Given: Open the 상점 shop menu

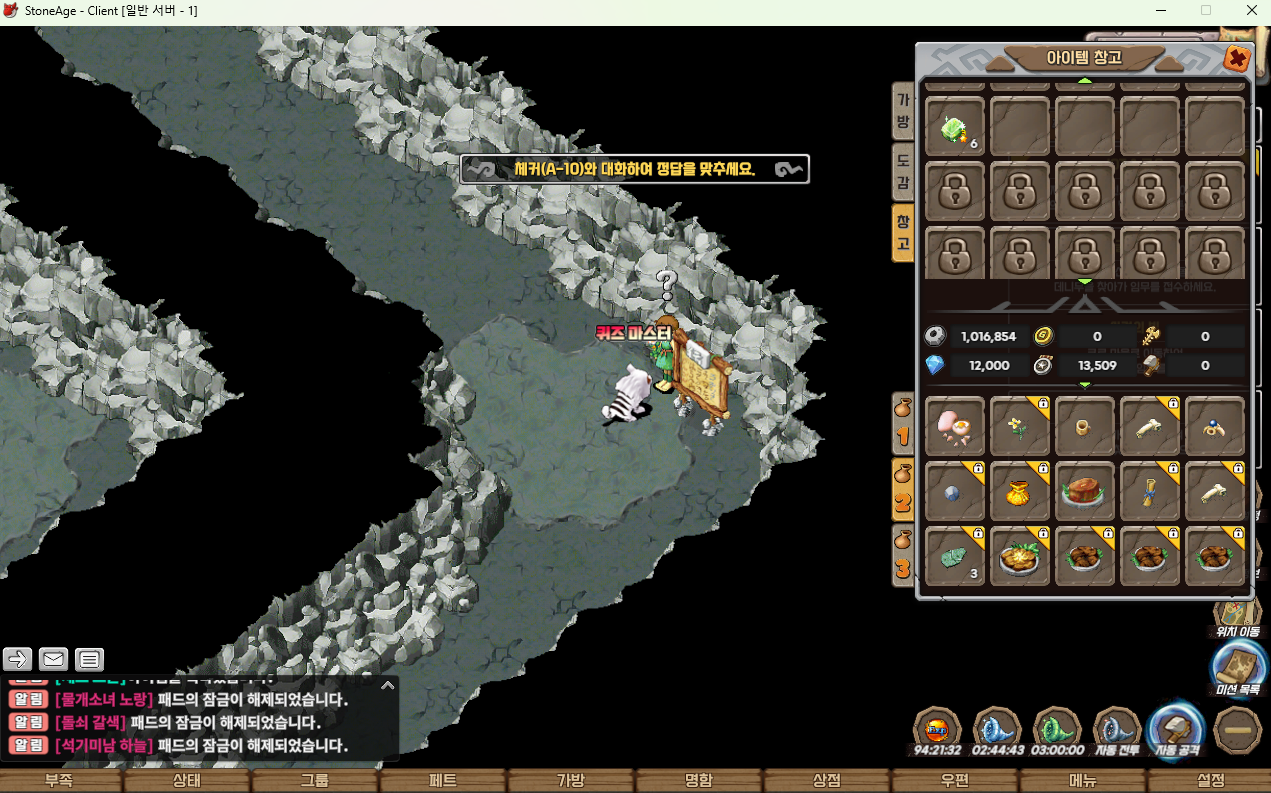Looking at the screenshot, I should point(827,781).
